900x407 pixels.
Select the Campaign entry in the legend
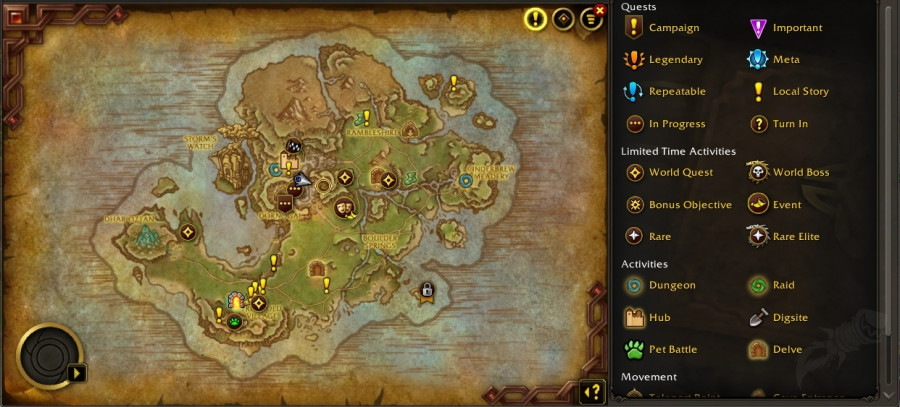(x=673, y=28)
